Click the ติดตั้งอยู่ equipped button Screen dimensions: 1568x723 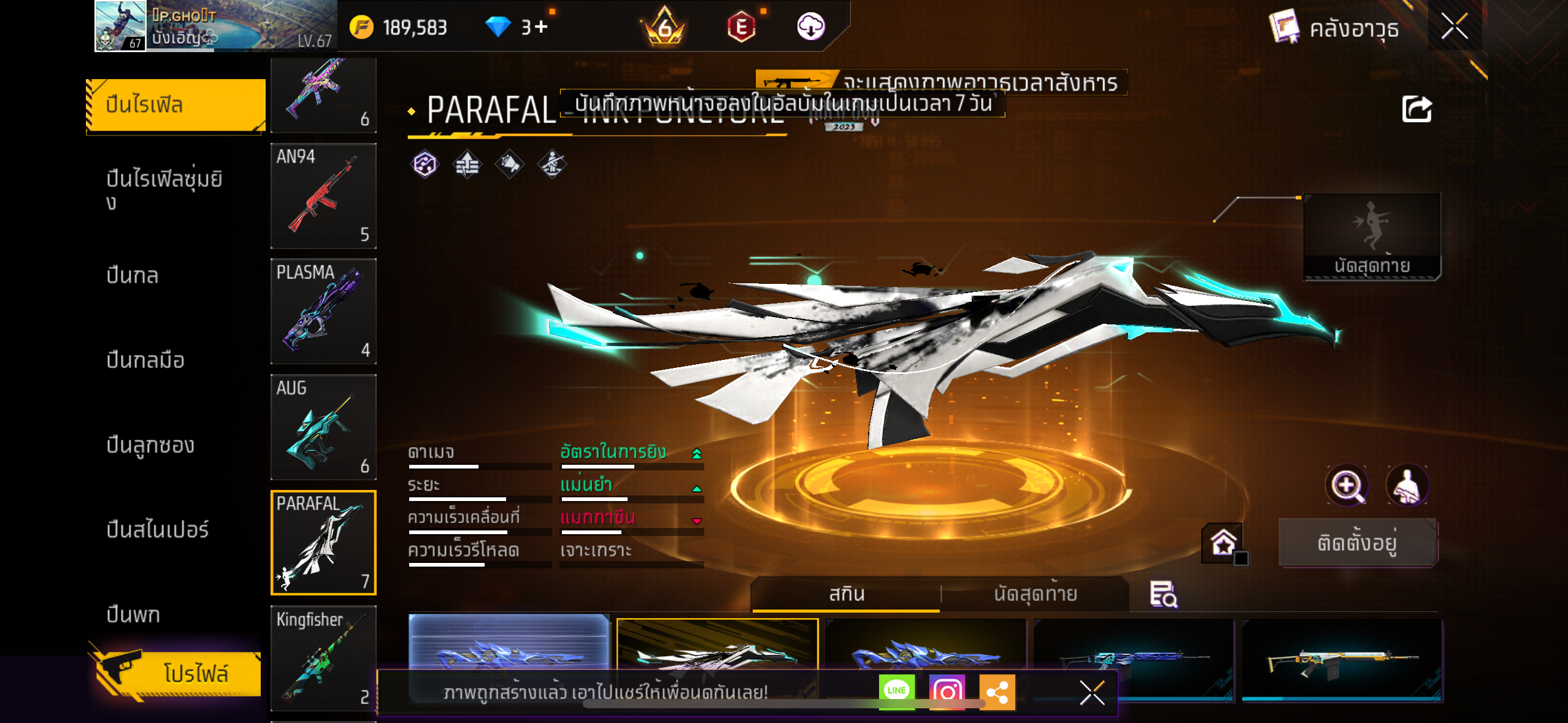(x=1358, y=543)
